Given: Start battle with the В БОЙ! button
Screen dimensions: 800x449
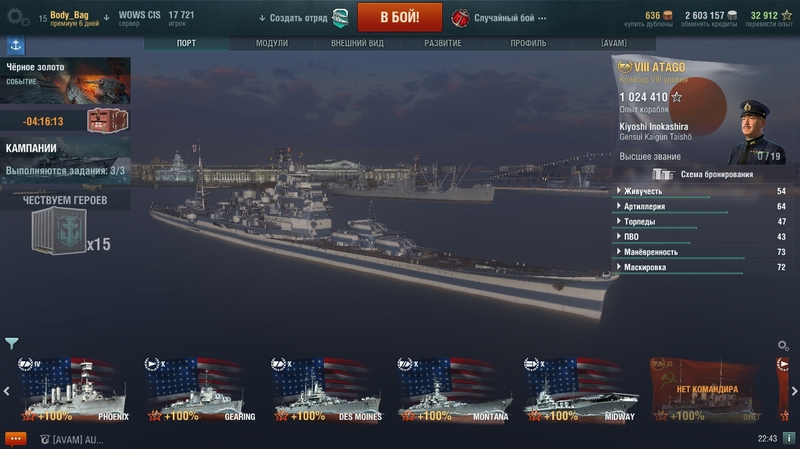Looking at the screenshot, I should tap(399, 17).
